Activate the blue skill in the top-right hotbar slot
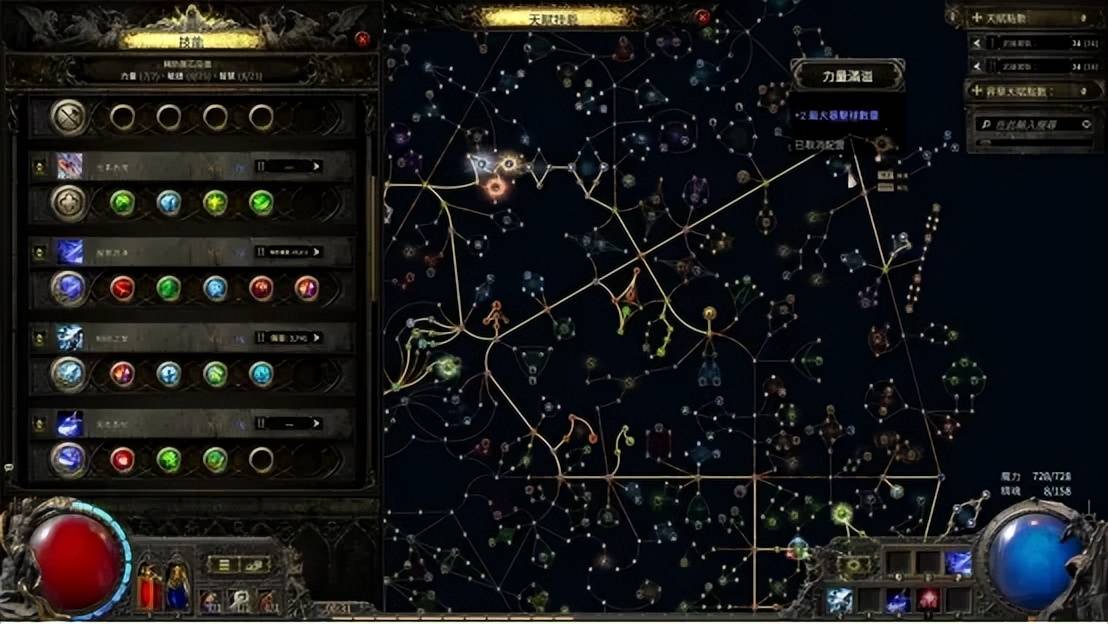Image resolution: width=1108 pixels, height=624 pixels. pos(958,563)
